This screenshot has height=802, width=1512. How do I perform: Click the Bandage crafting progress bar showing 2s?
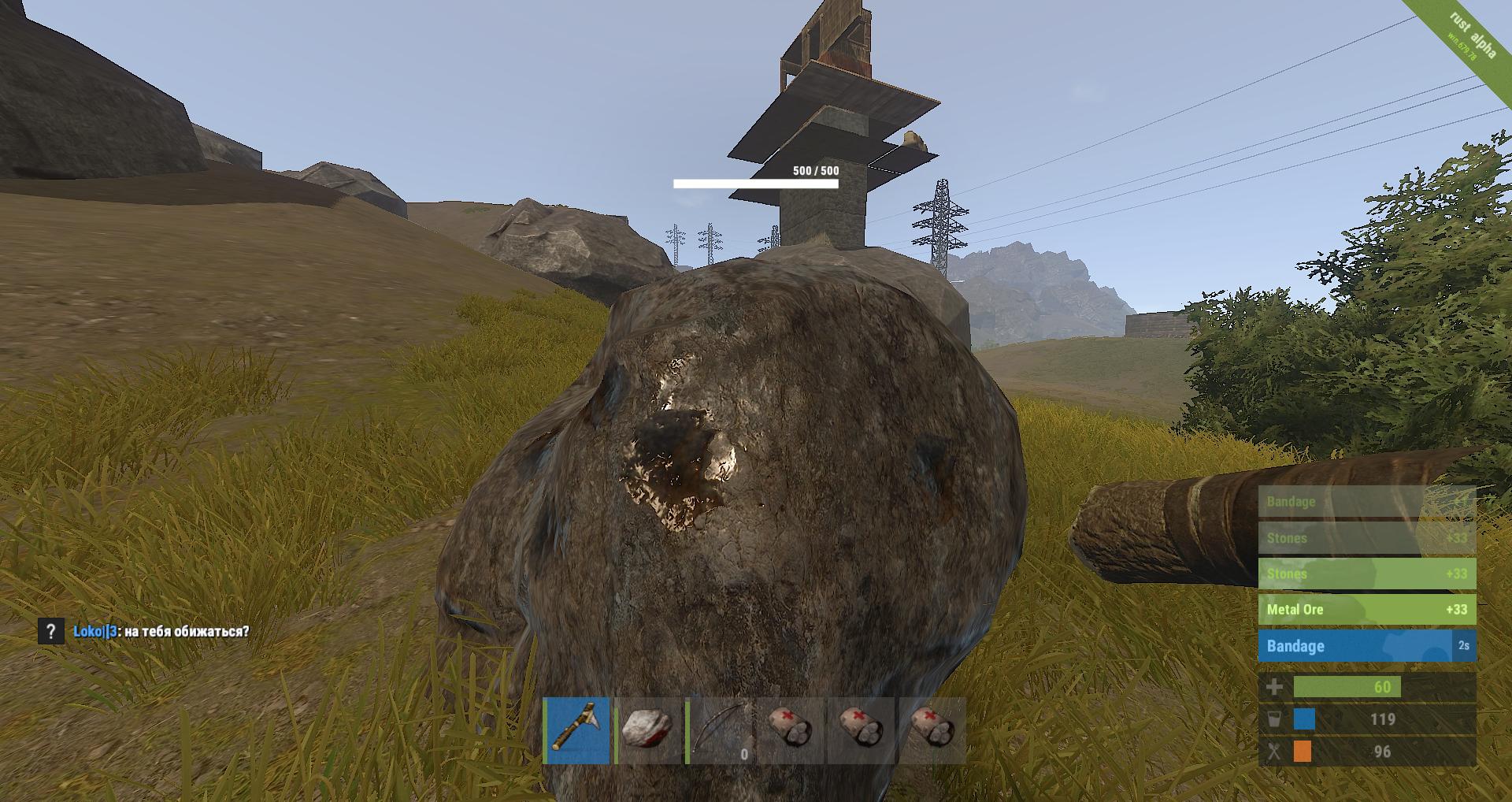(x=1366, y=645)
